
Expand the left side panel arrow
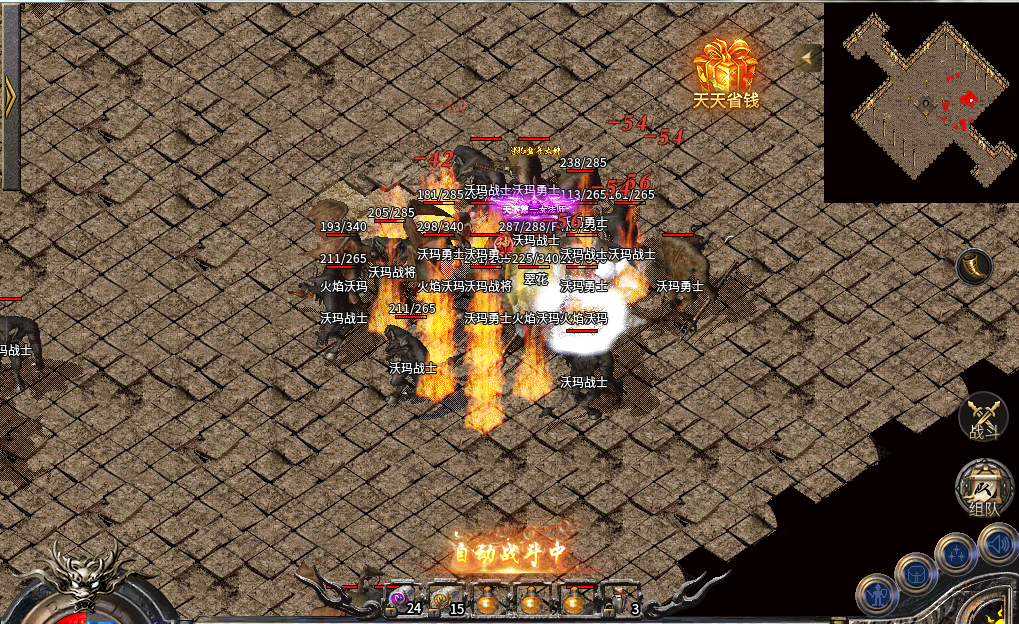click(10, 96)
